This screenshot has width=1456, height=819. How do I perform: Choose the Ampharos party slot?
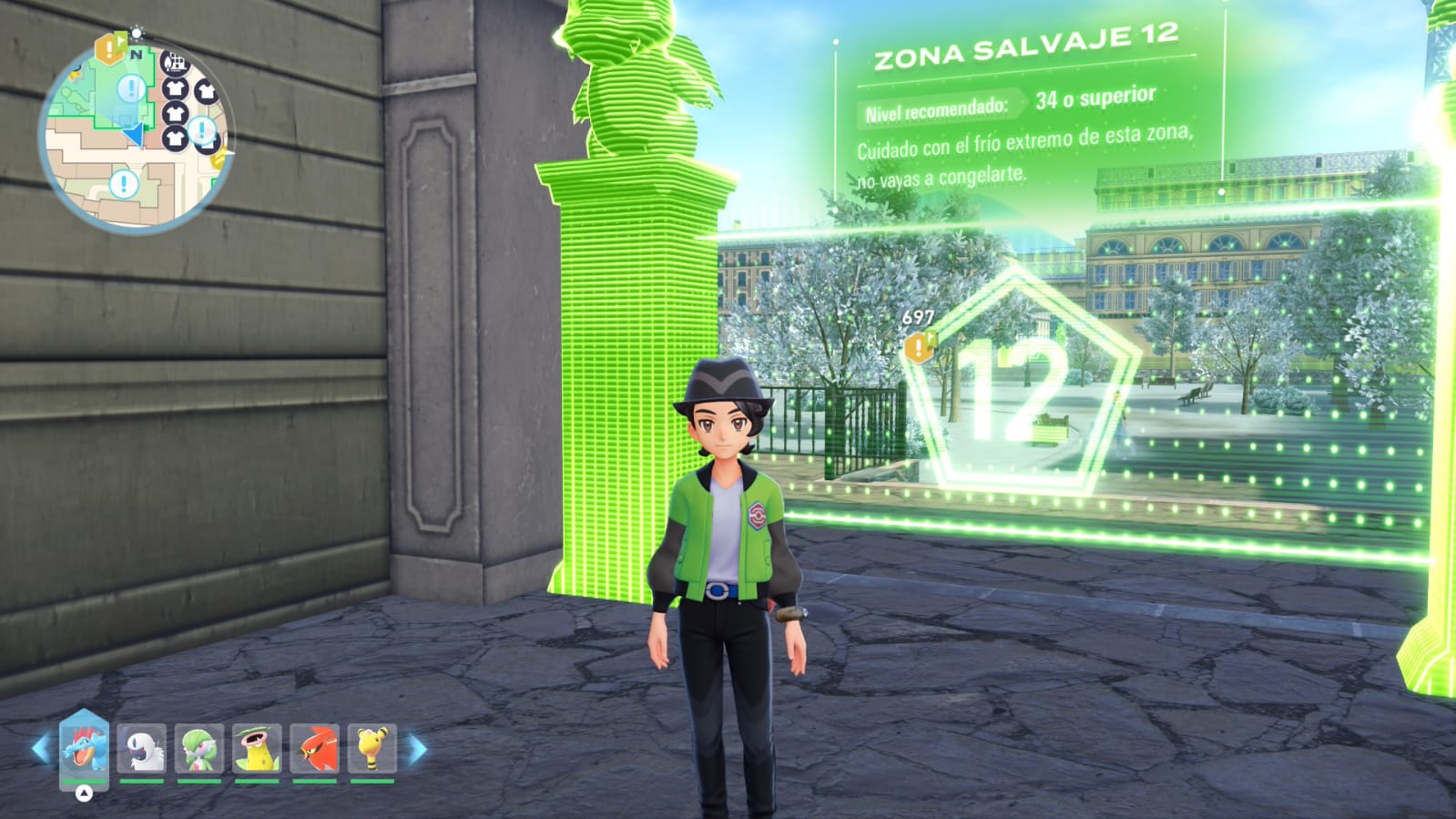point(372,749)
